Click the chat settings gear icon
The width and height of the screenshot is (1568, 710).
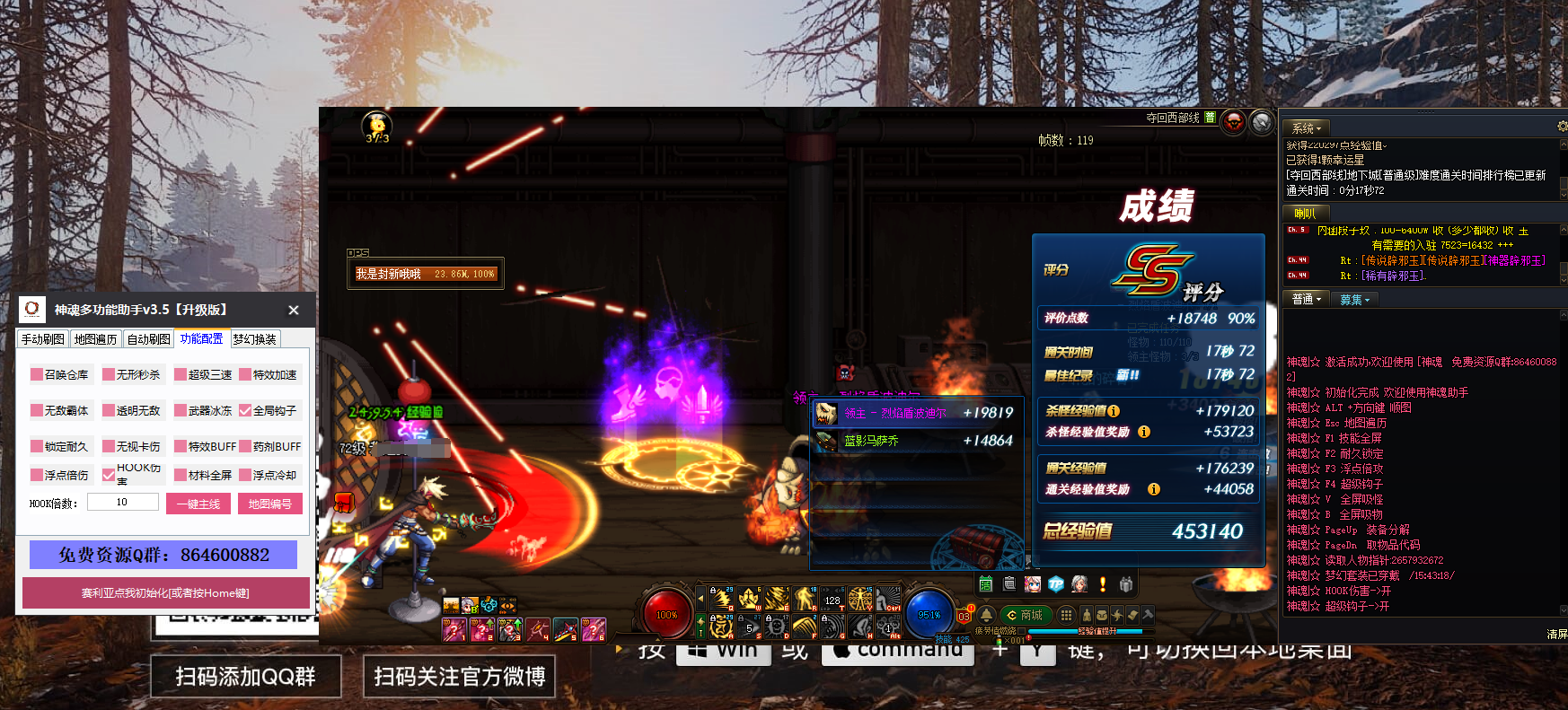[x=1563, y=127]
